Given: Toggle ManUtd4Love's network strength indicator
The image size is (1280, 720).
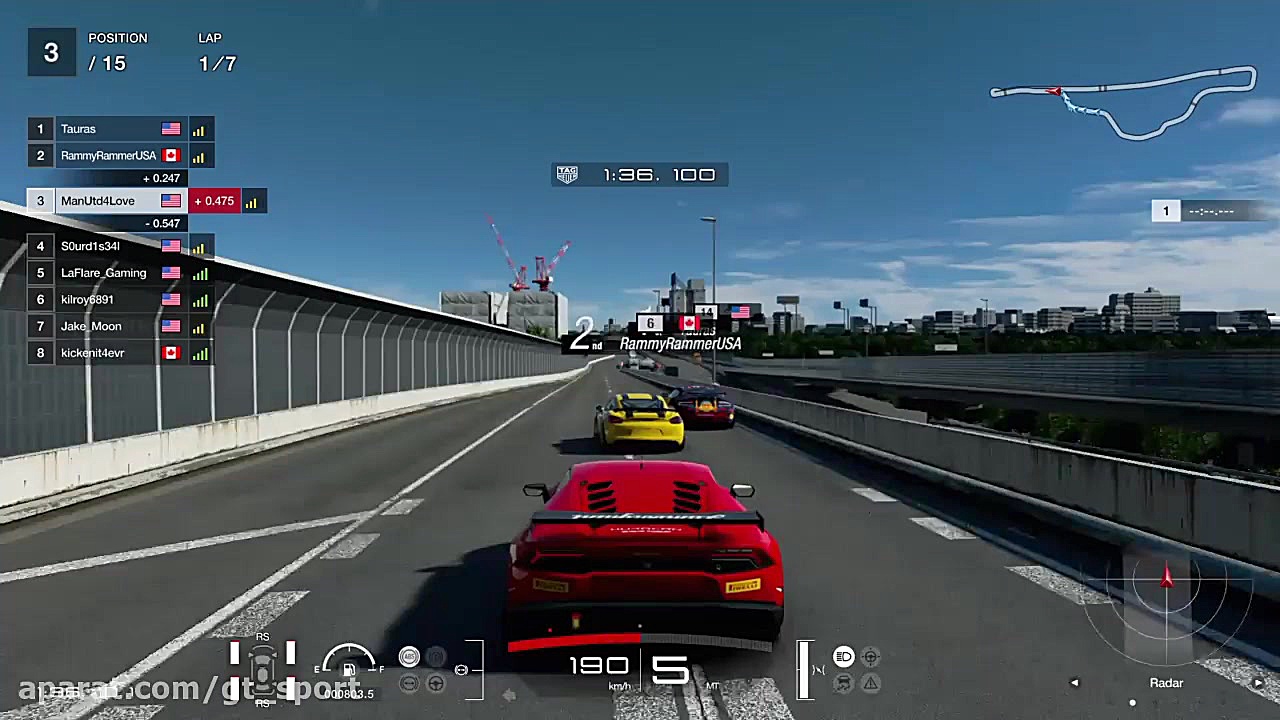Looking at the screenshot, I should tap(252, 201).
